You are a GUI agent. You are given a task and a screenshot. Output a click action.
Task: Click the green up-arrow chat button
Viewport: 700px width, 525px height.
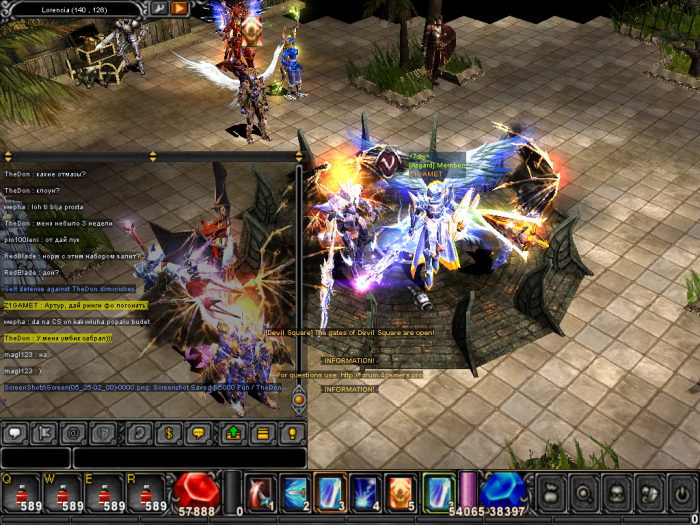233,434
